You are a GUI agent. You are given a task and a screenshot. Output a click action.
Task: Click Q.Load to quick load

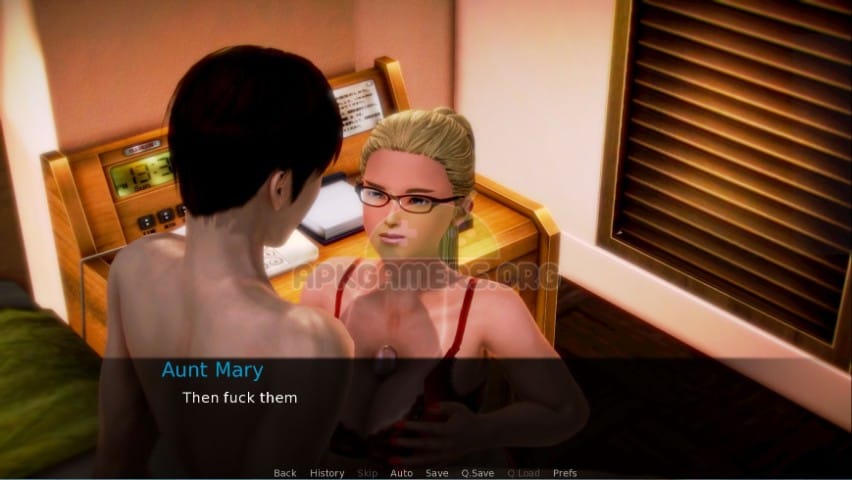(522, 473)
